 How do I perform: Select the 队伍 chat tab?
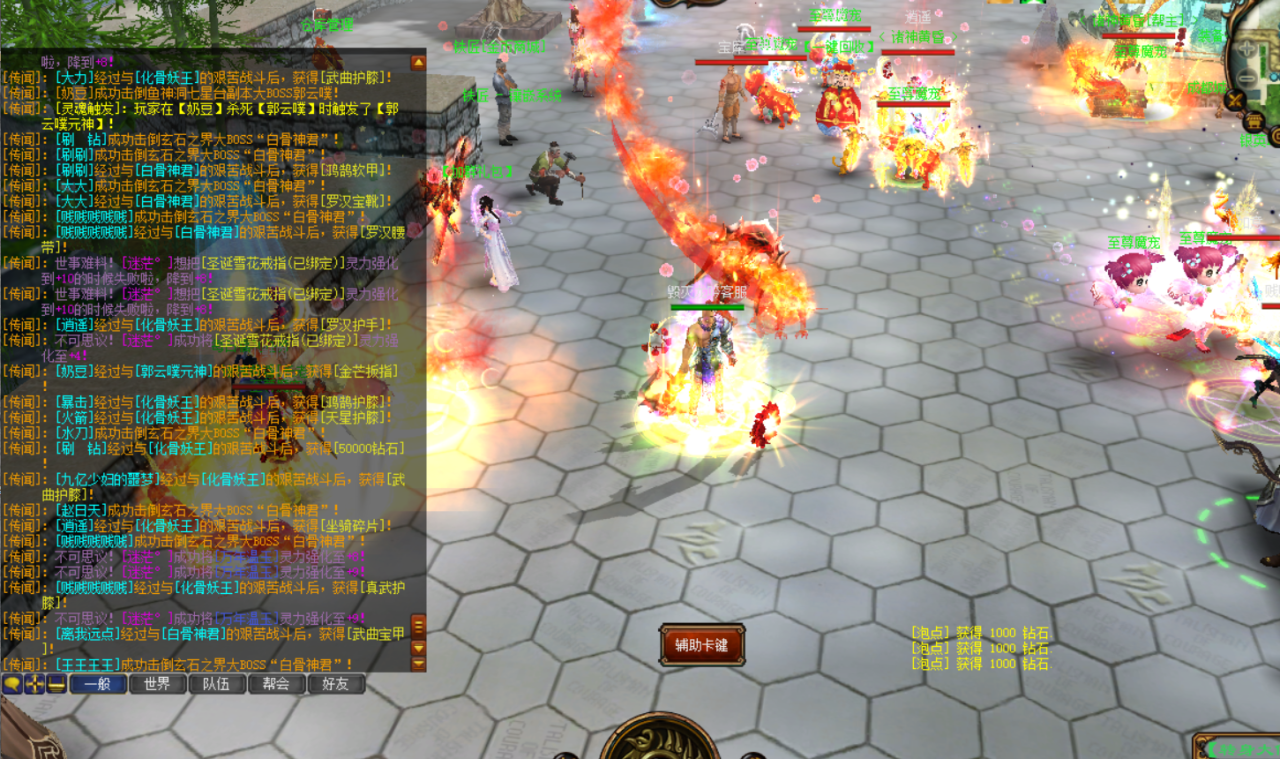tap(217, 684)
